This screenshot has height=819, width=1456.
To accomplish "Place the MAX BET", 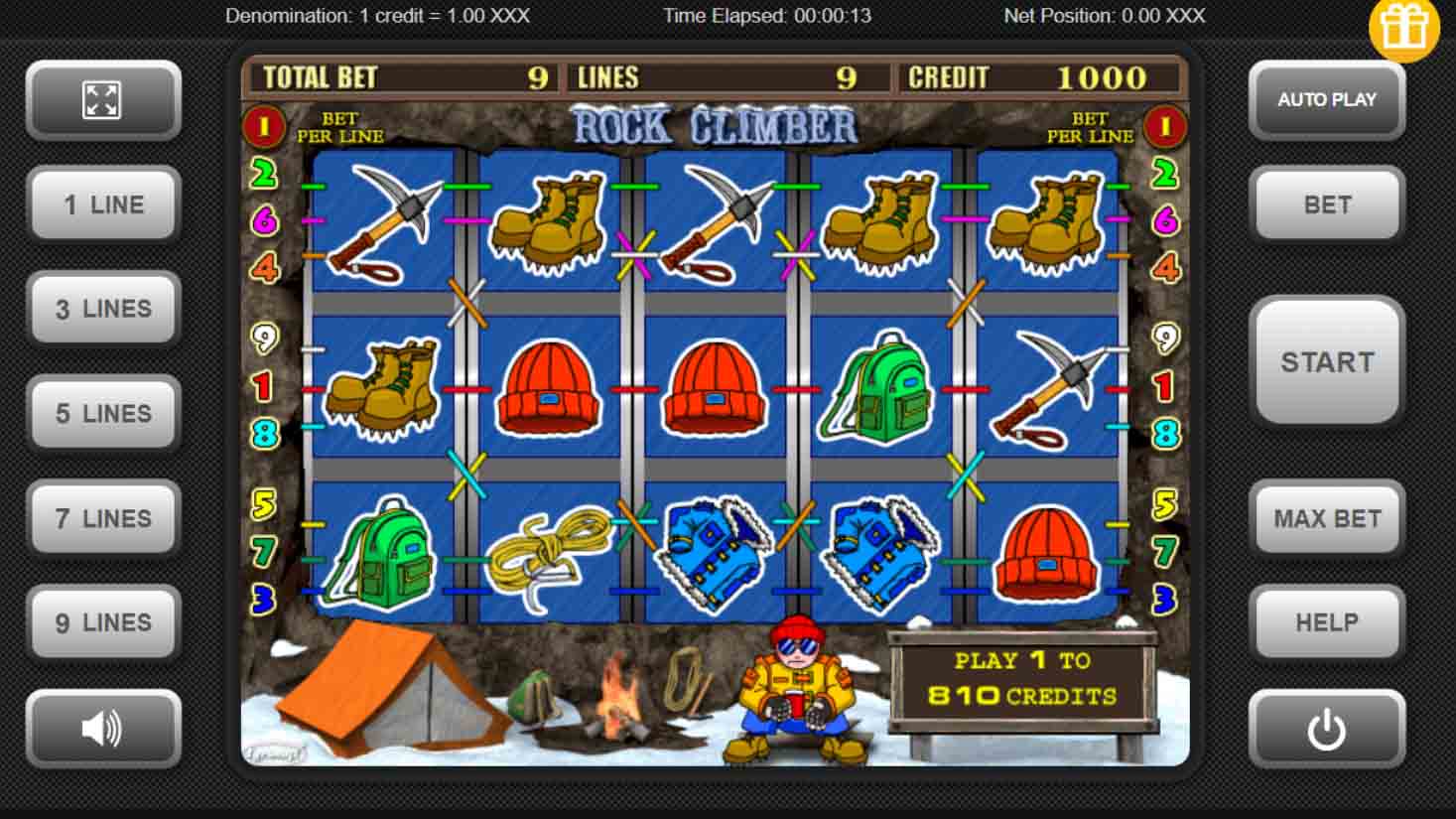I will point(1326,518).
